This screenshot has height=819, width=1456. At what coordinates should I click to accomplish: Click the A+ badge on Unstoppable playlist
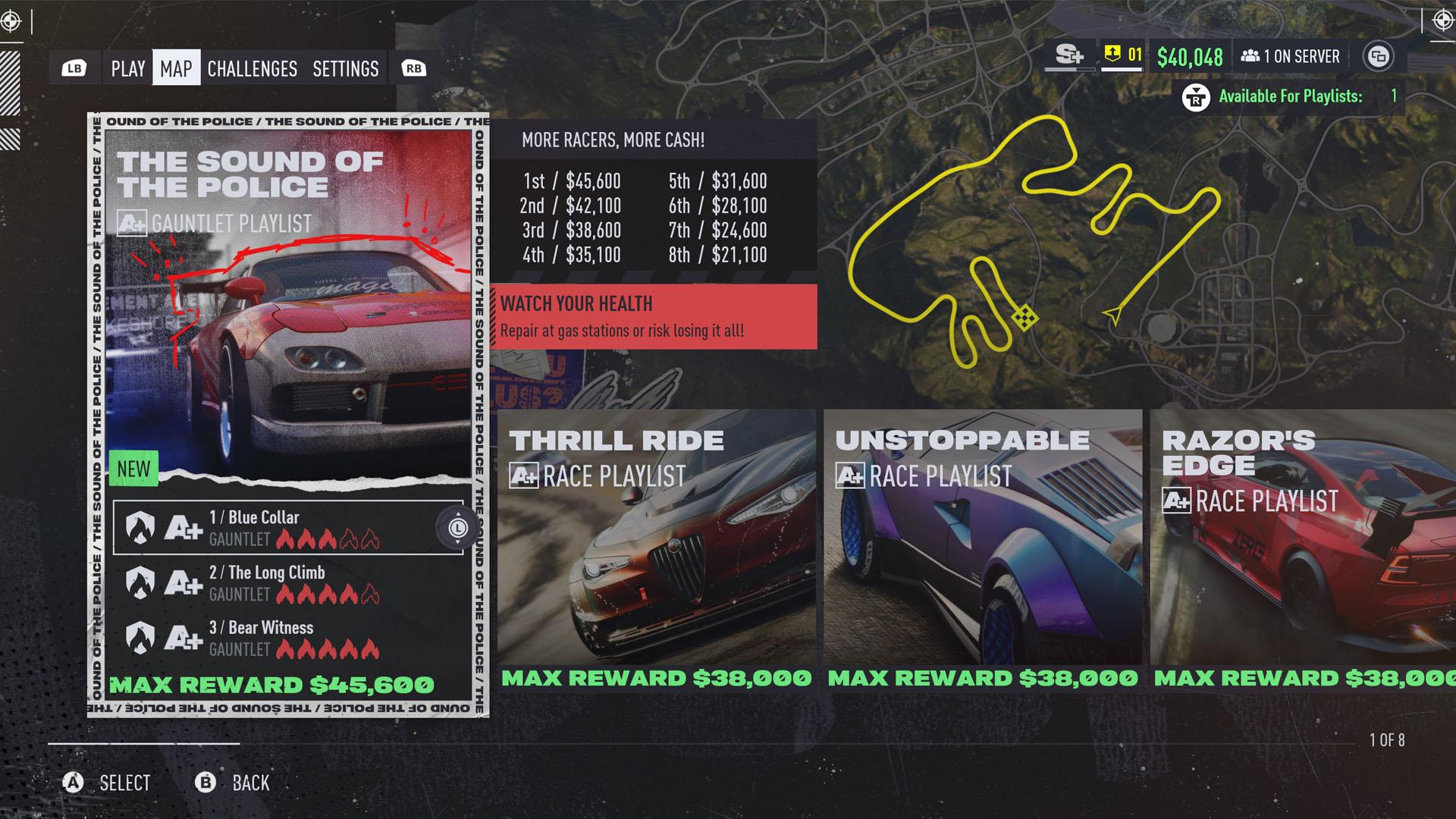pyautogui.click(x=850, y=476)
